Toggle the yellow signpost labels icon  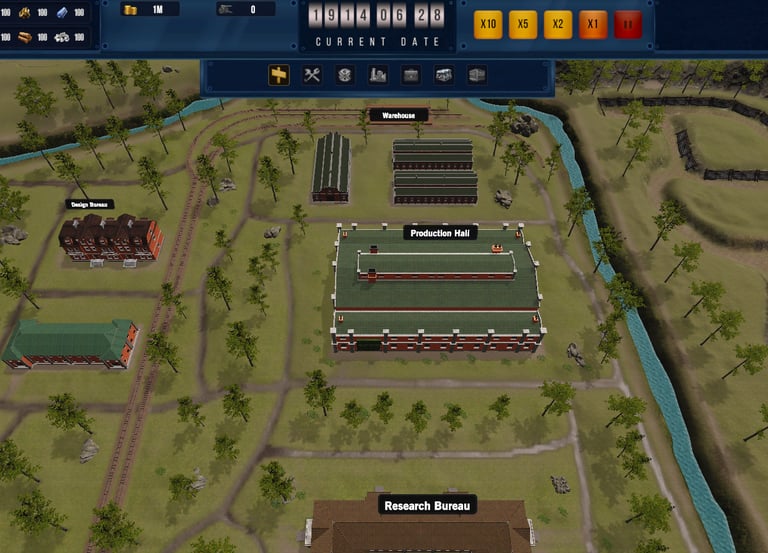coord(279,75)
